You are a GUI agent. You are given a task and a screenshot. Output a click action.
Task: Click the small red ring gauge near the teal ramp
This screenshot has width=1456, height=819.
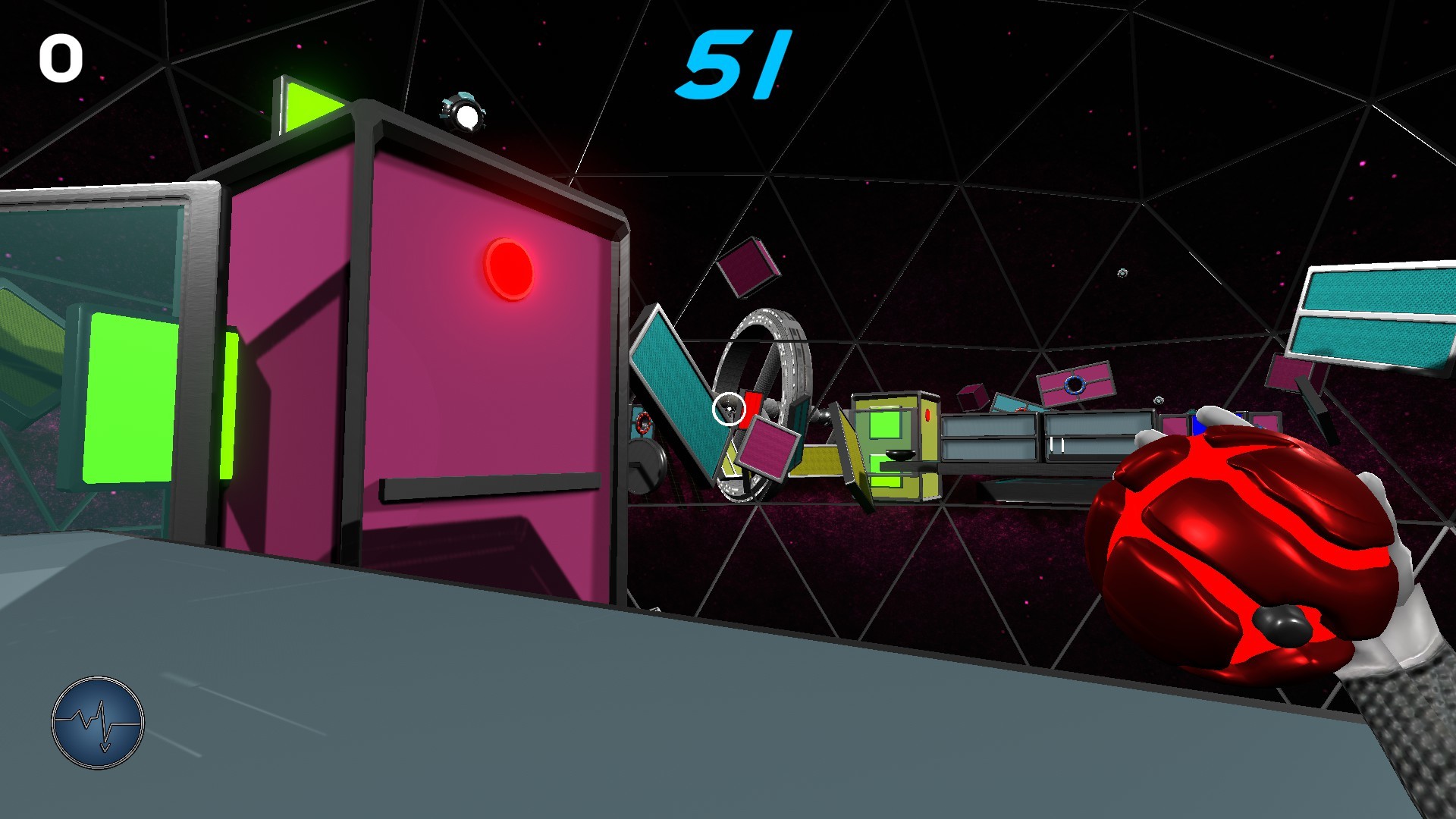point(642,423)
